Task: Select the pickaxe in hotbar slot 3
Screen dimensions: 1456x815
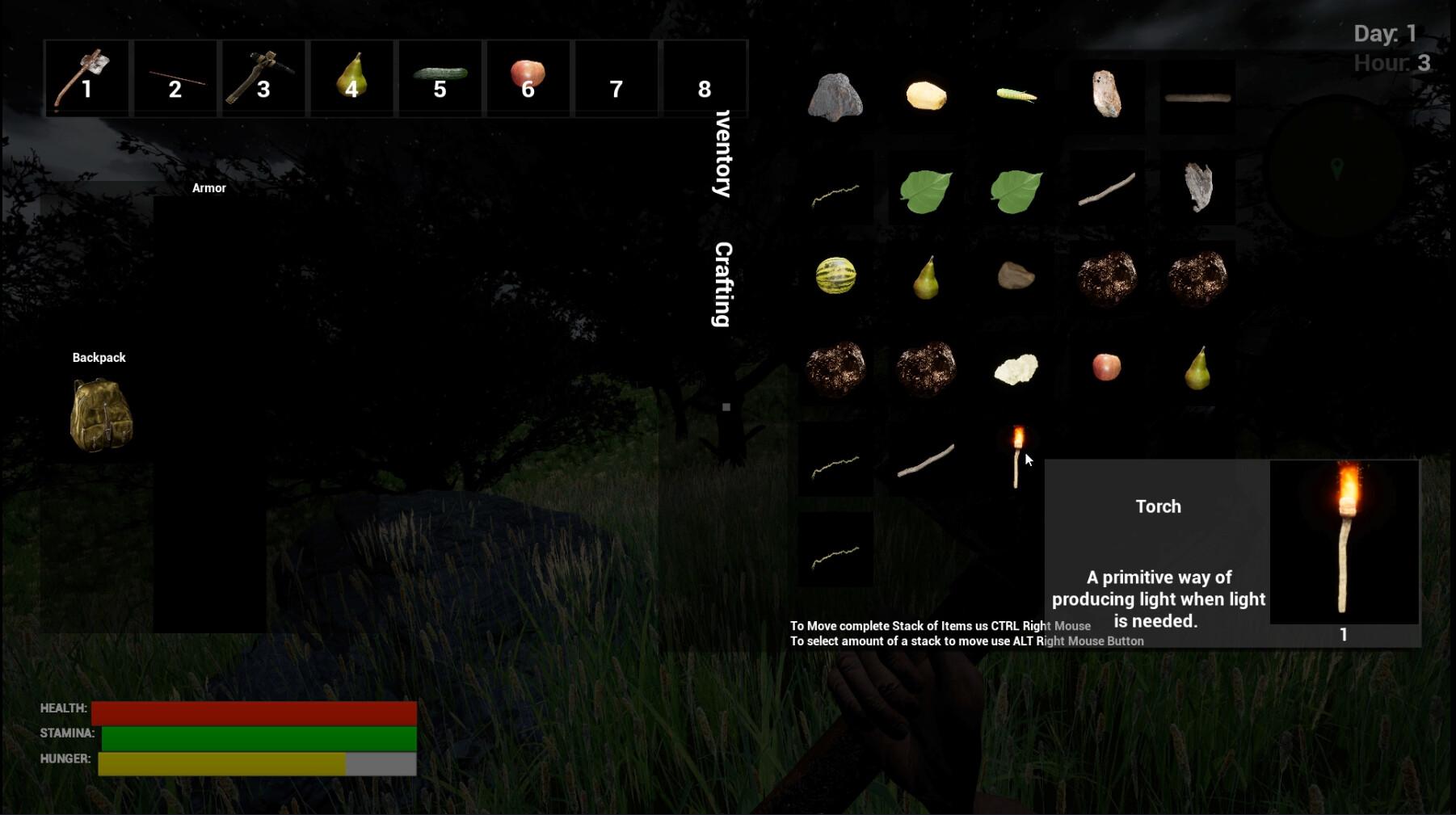Action: (263, 78)
